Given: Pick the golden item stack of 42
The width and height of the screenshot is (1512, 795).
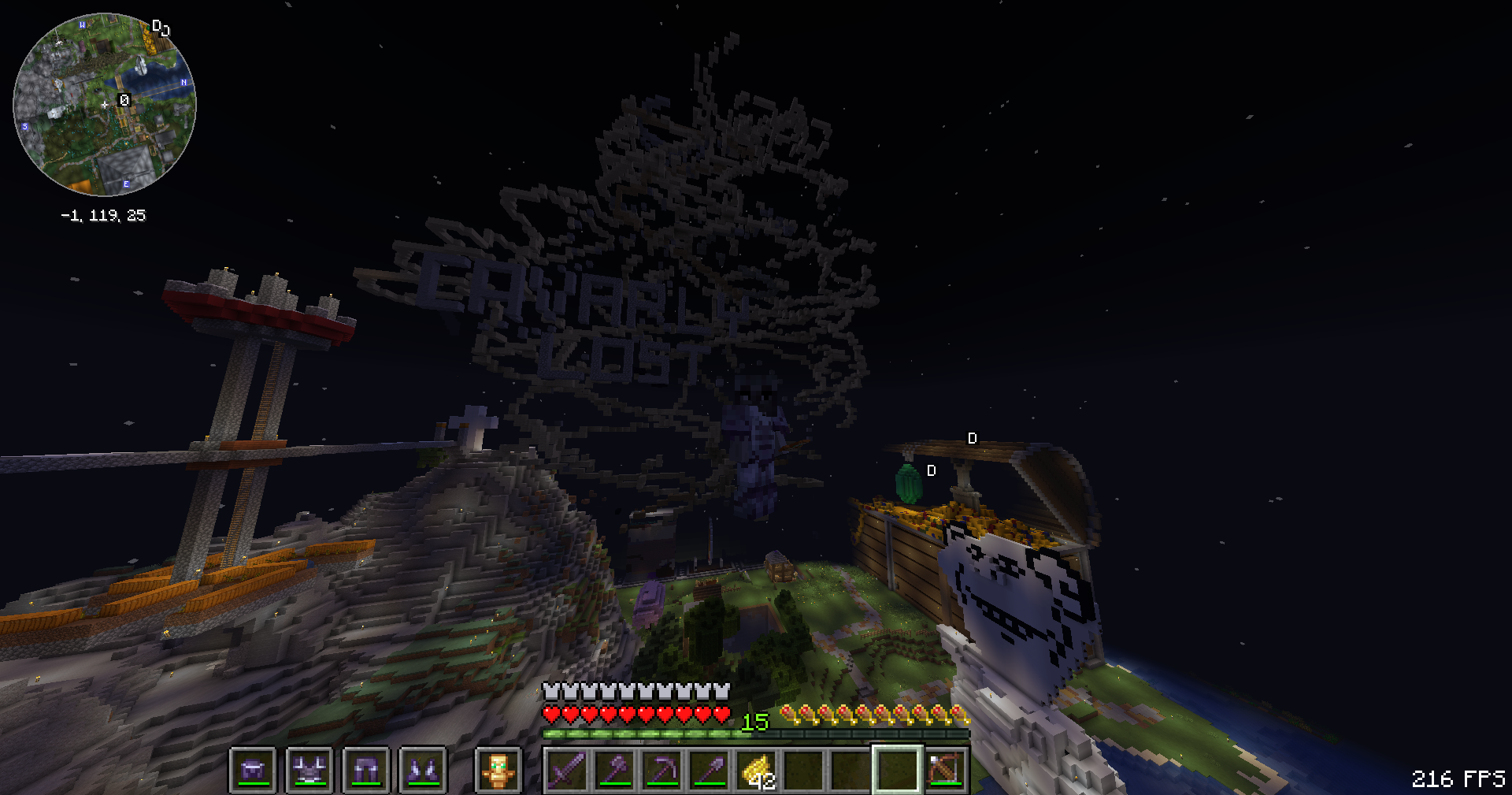Looking at the screenshot, I should pyautogui.click(x=756, y=770).
